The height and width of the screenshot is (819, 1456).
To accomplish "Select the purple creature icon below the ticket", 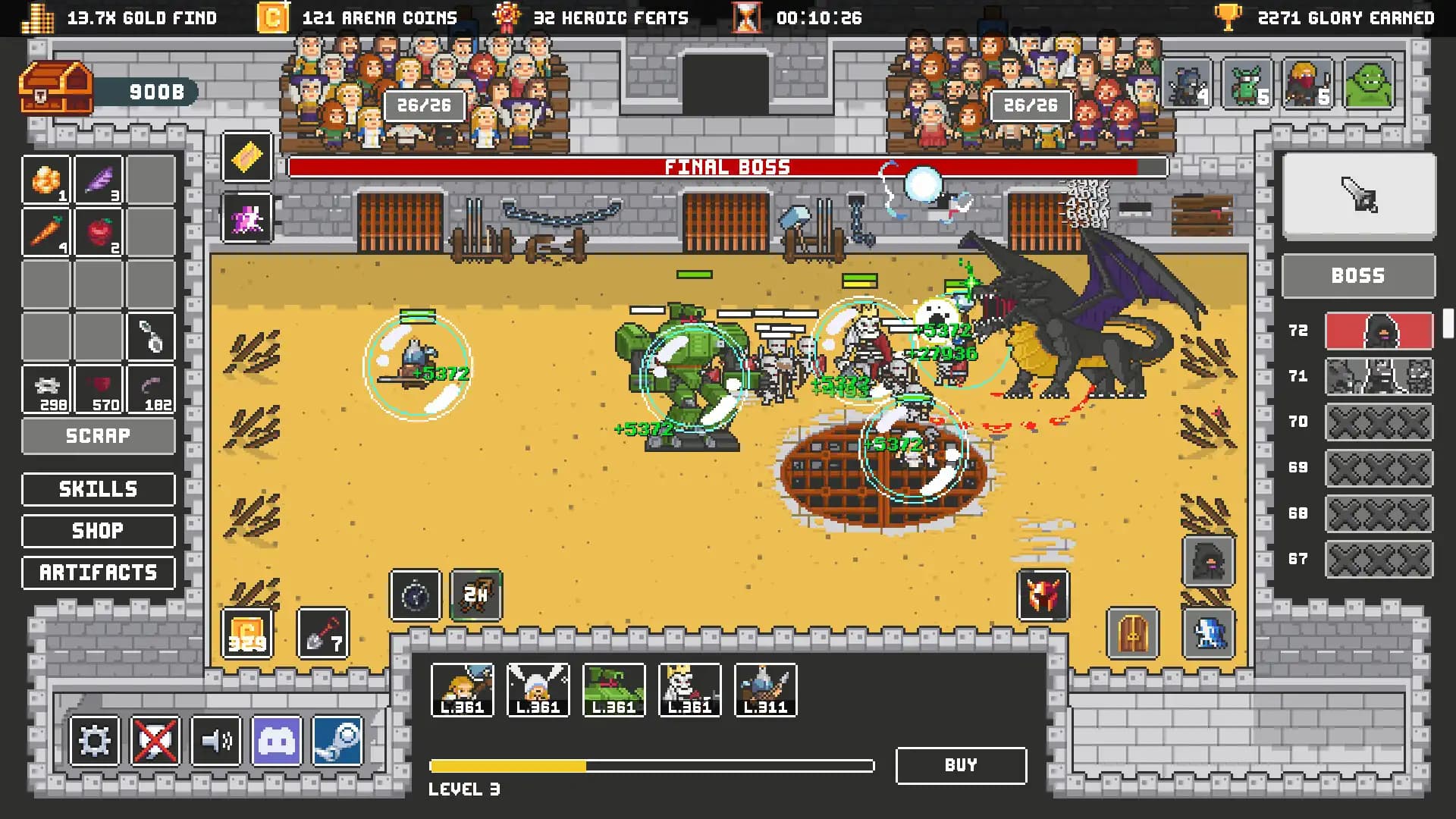I will click(246, 219).
